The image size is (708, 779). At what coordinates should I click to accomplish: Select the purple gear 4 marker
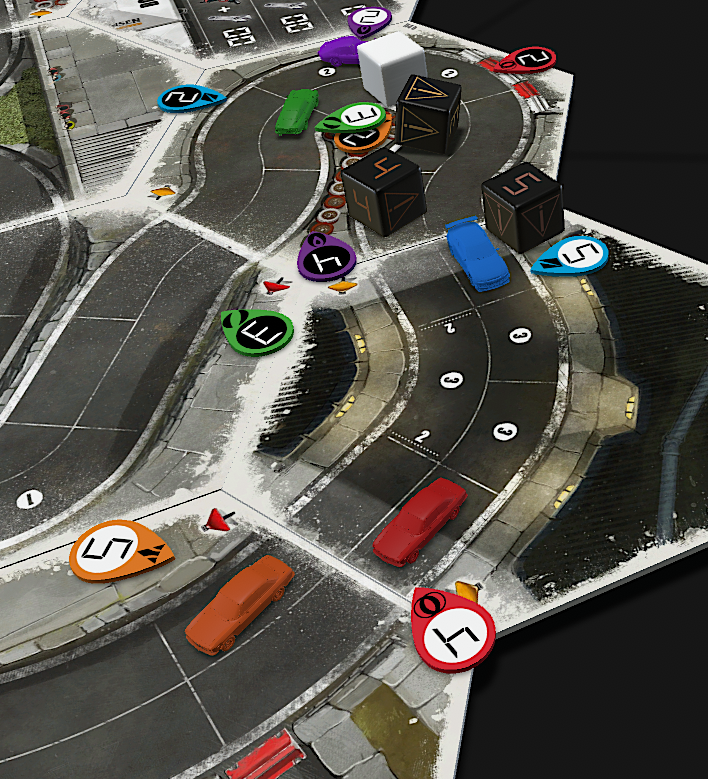(x=327, y=259)
